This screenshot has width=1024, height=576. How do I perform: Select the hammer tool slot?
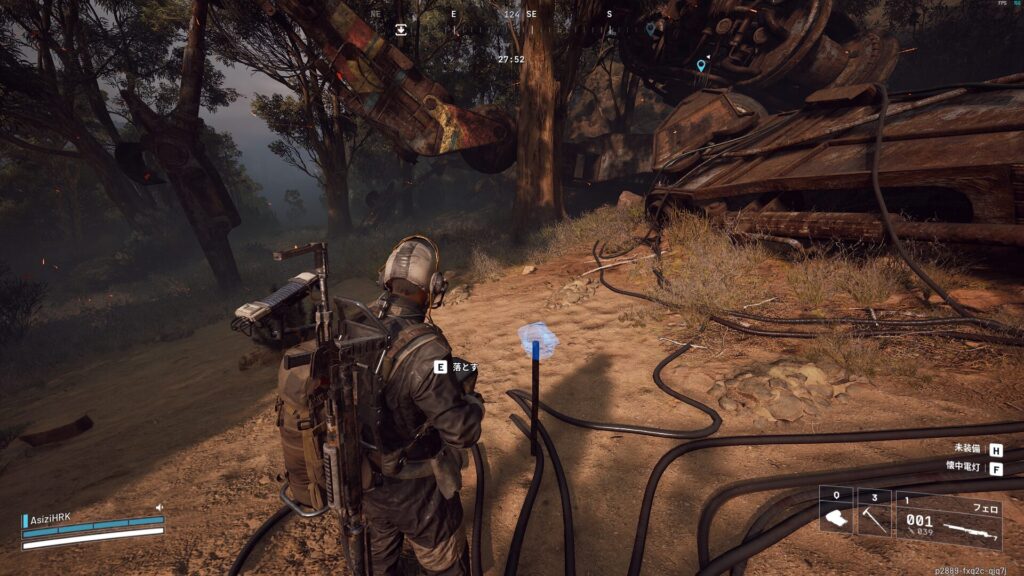873,512
